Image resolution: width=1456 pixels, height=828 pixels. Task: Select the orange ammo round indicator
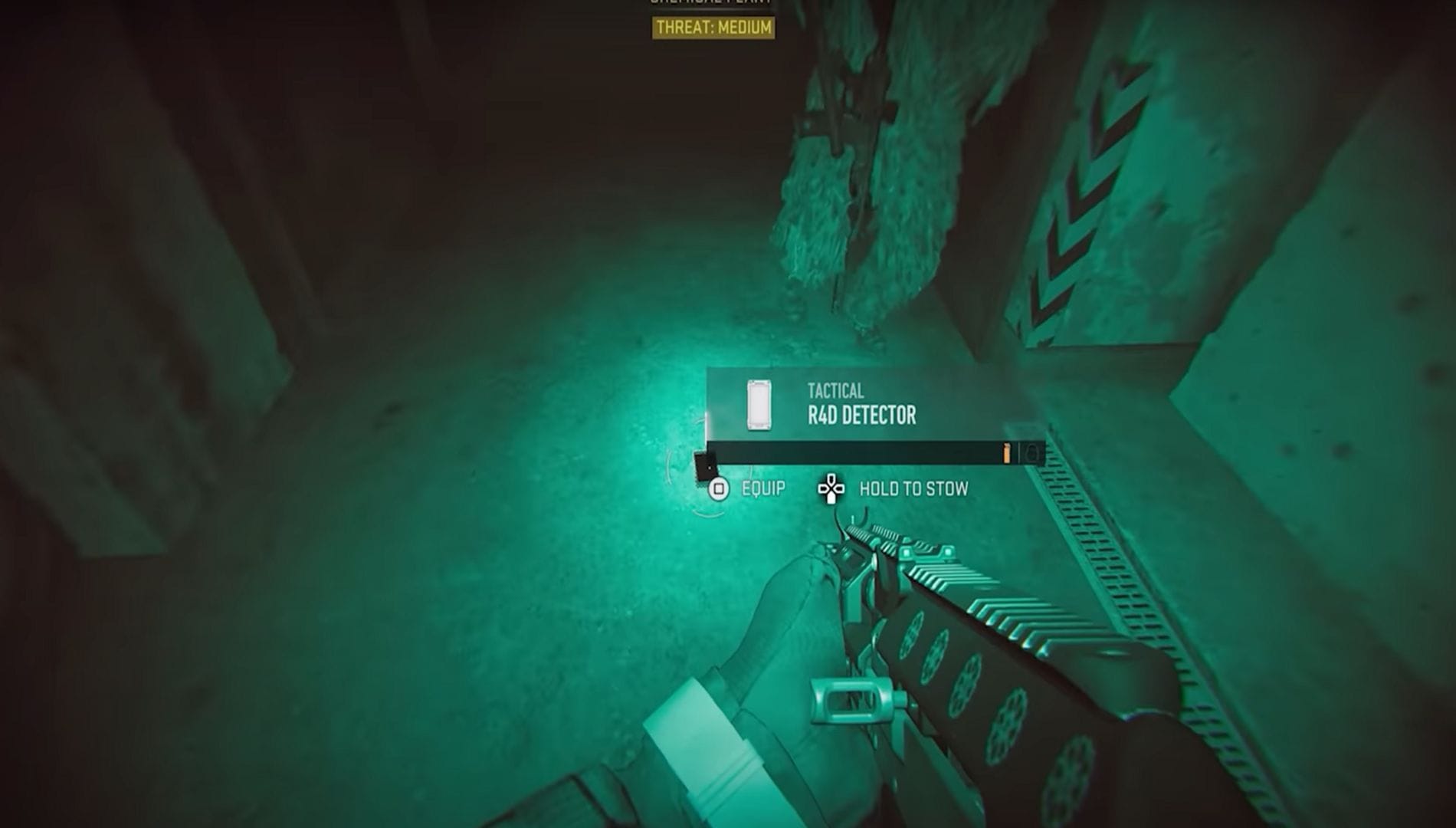[x=1006, y=454]
